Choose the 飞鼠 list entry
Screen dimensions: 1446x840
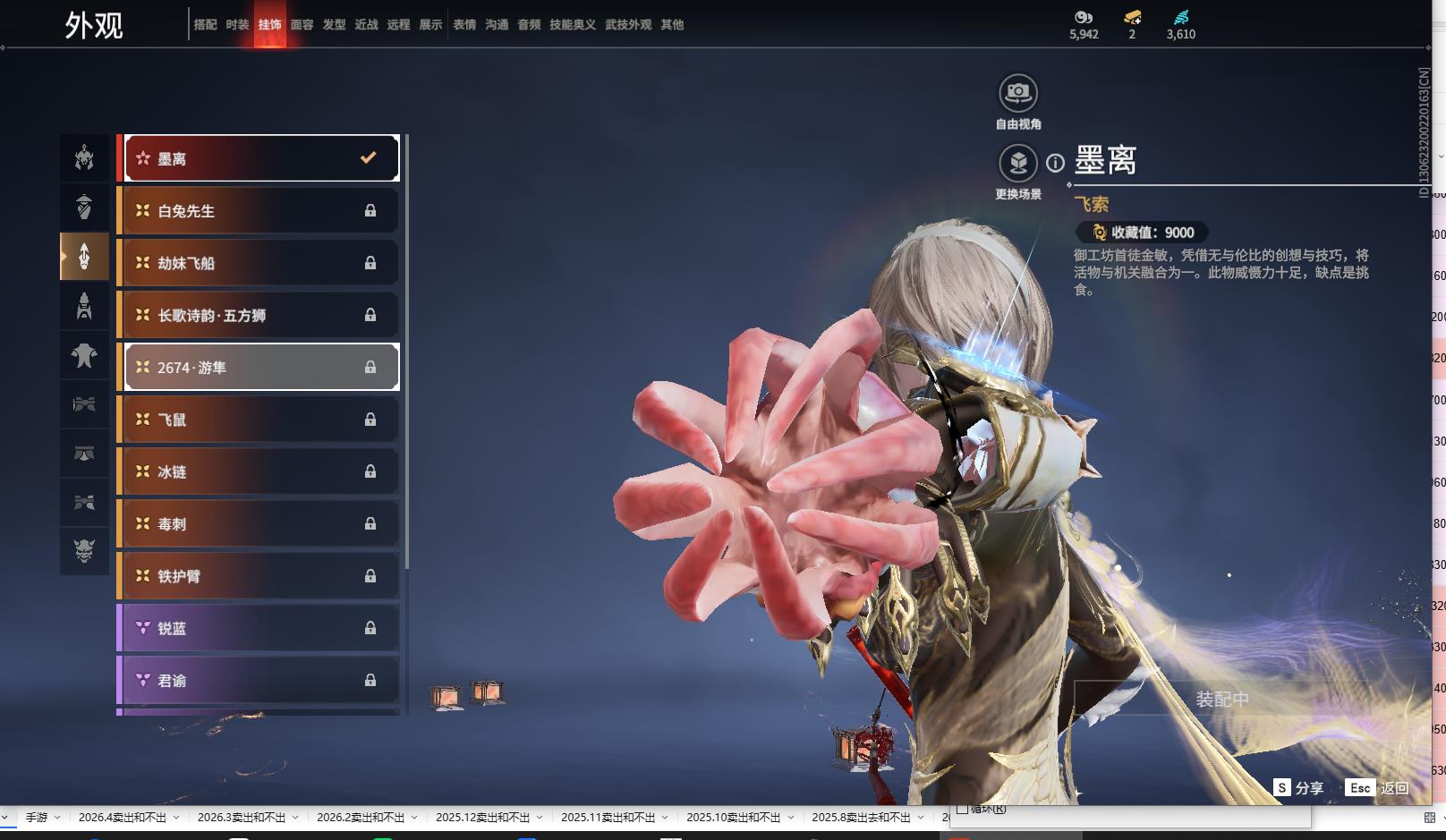(x=261, y=420)
